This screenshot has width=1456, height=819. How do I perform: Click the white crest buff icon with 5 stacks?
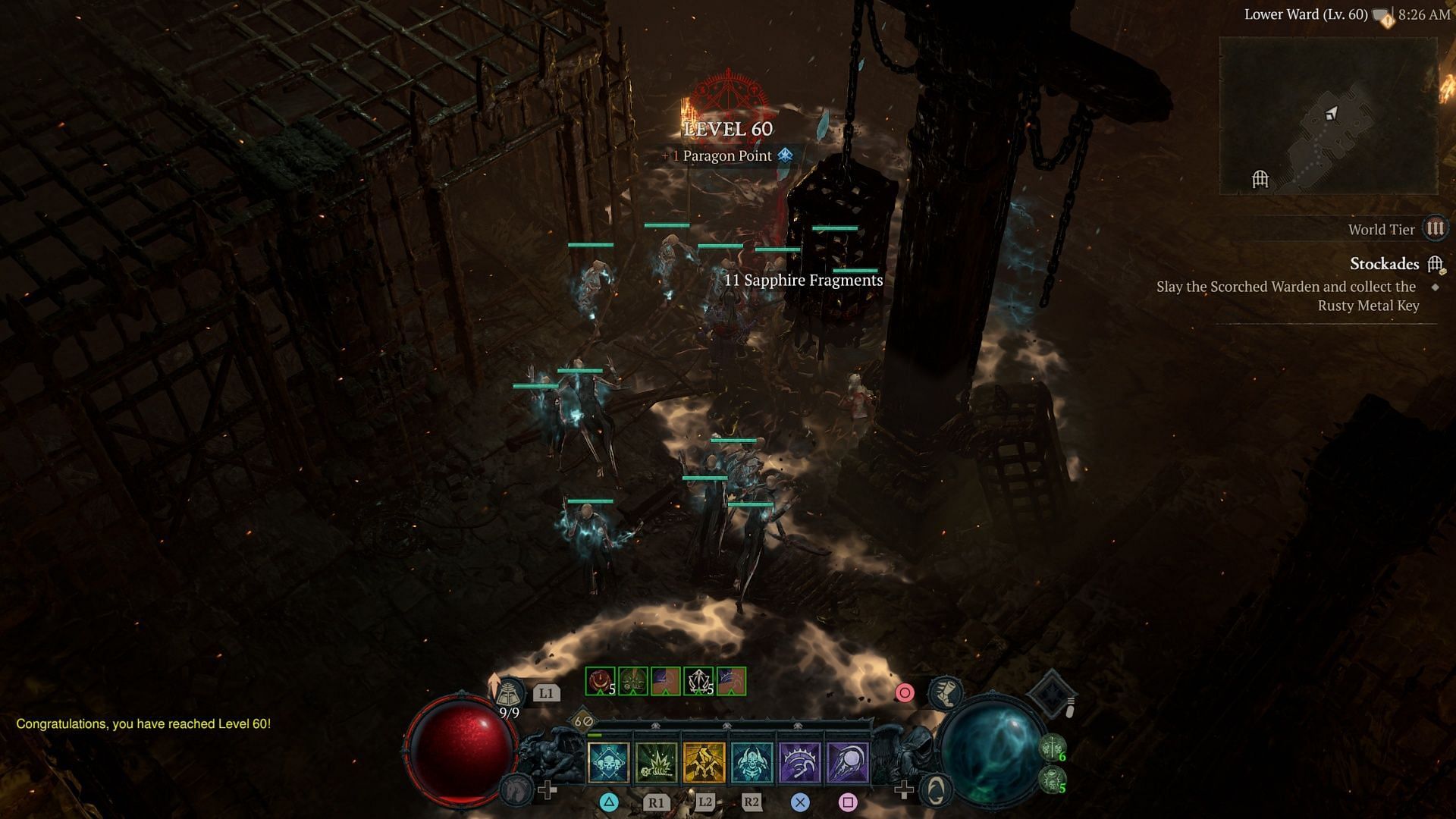698,681
